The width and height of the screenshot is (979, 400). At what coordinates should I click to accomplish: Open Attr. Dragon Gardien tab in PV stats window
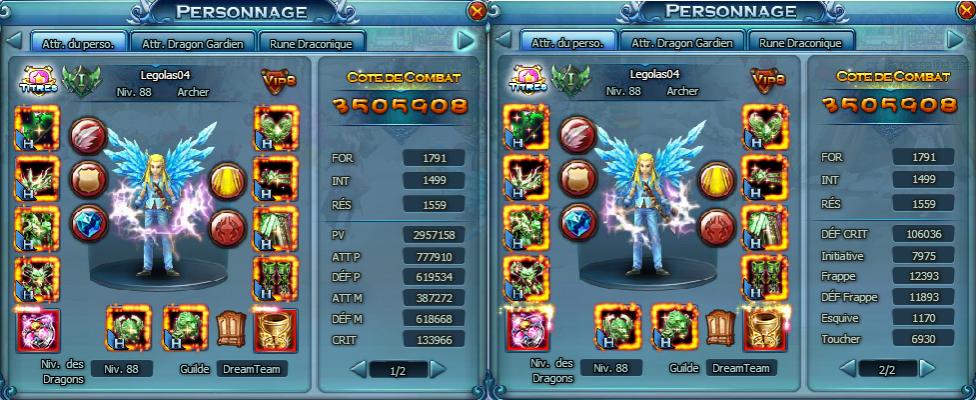194,43
